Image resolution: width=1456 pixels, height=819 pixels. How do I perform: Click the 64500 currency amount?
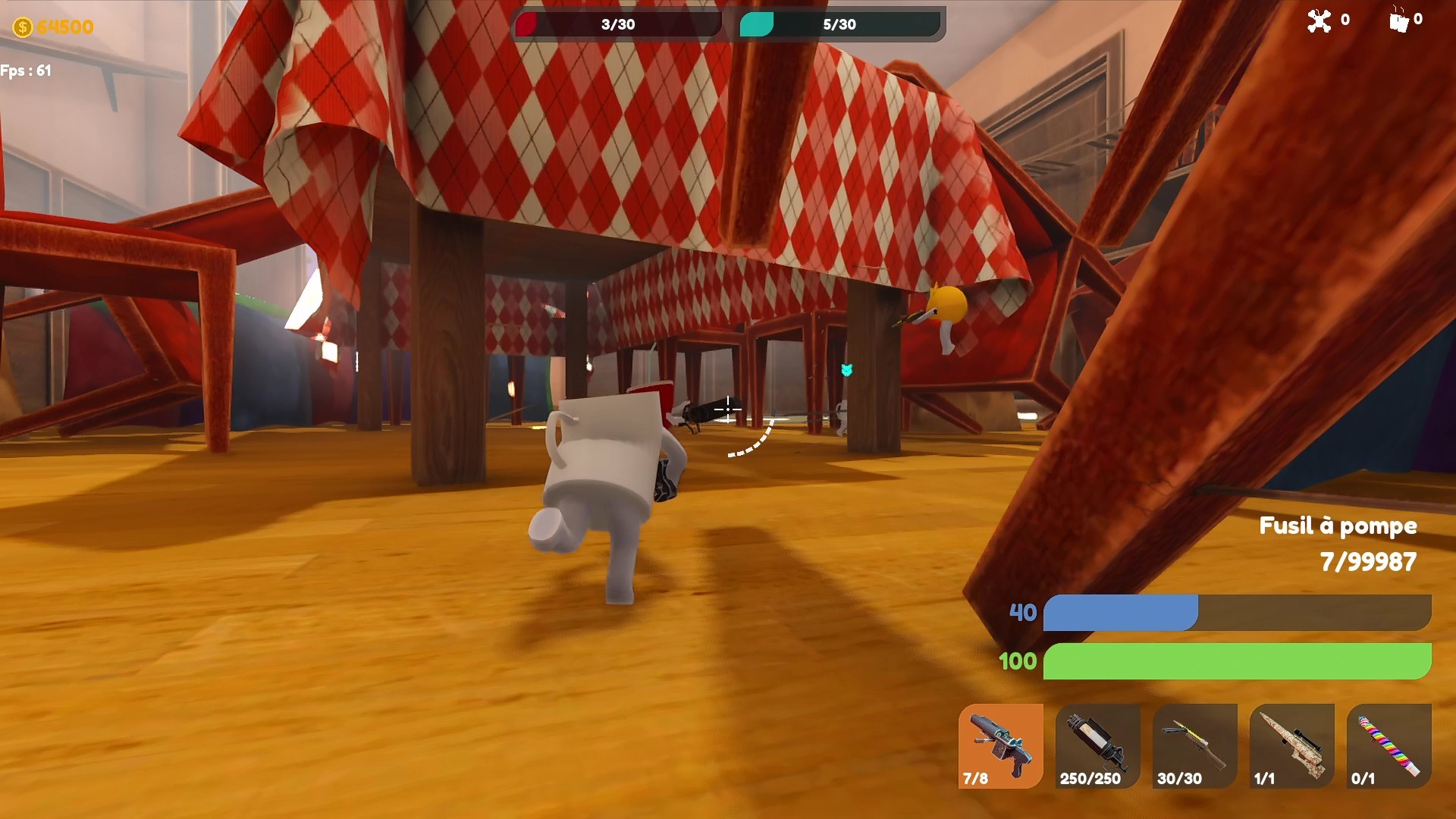tap(67, 27)
